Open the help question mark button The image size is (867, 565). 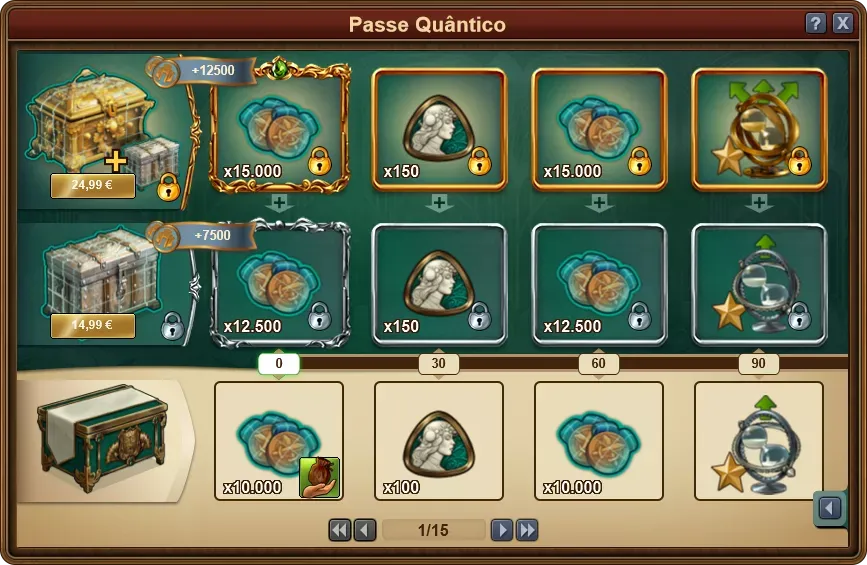(x=816, y=24)
